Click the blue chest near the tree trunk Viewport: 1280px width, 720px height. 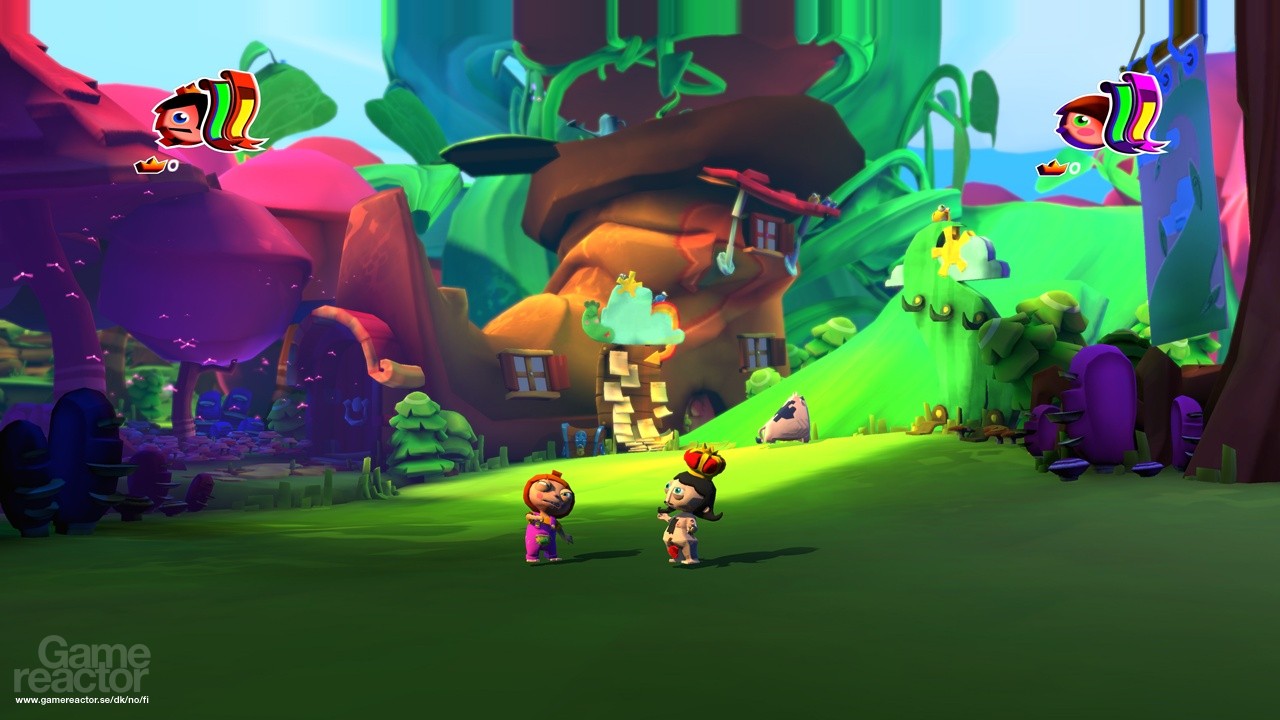pyautogui.click(x=582, y=440)
